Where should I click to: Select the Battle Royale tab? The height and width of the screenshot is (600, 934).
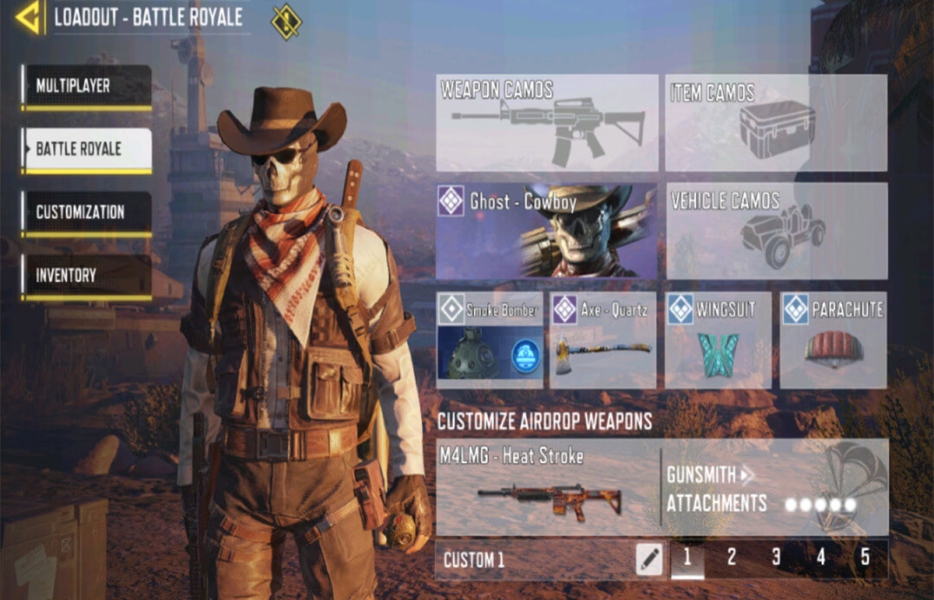[86, 150]
